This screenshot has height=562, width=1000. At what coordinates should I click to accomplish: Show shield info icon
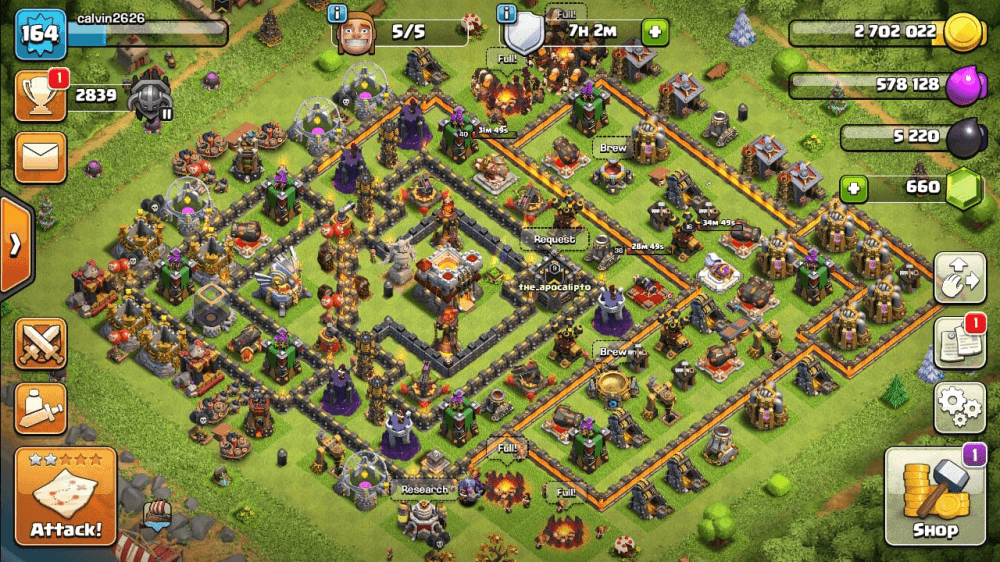pos(508,15)
